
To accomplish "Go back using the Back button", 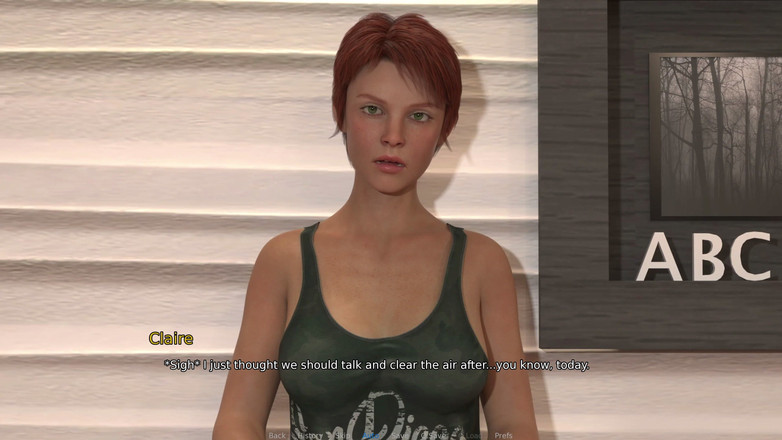I will (277, 435).
